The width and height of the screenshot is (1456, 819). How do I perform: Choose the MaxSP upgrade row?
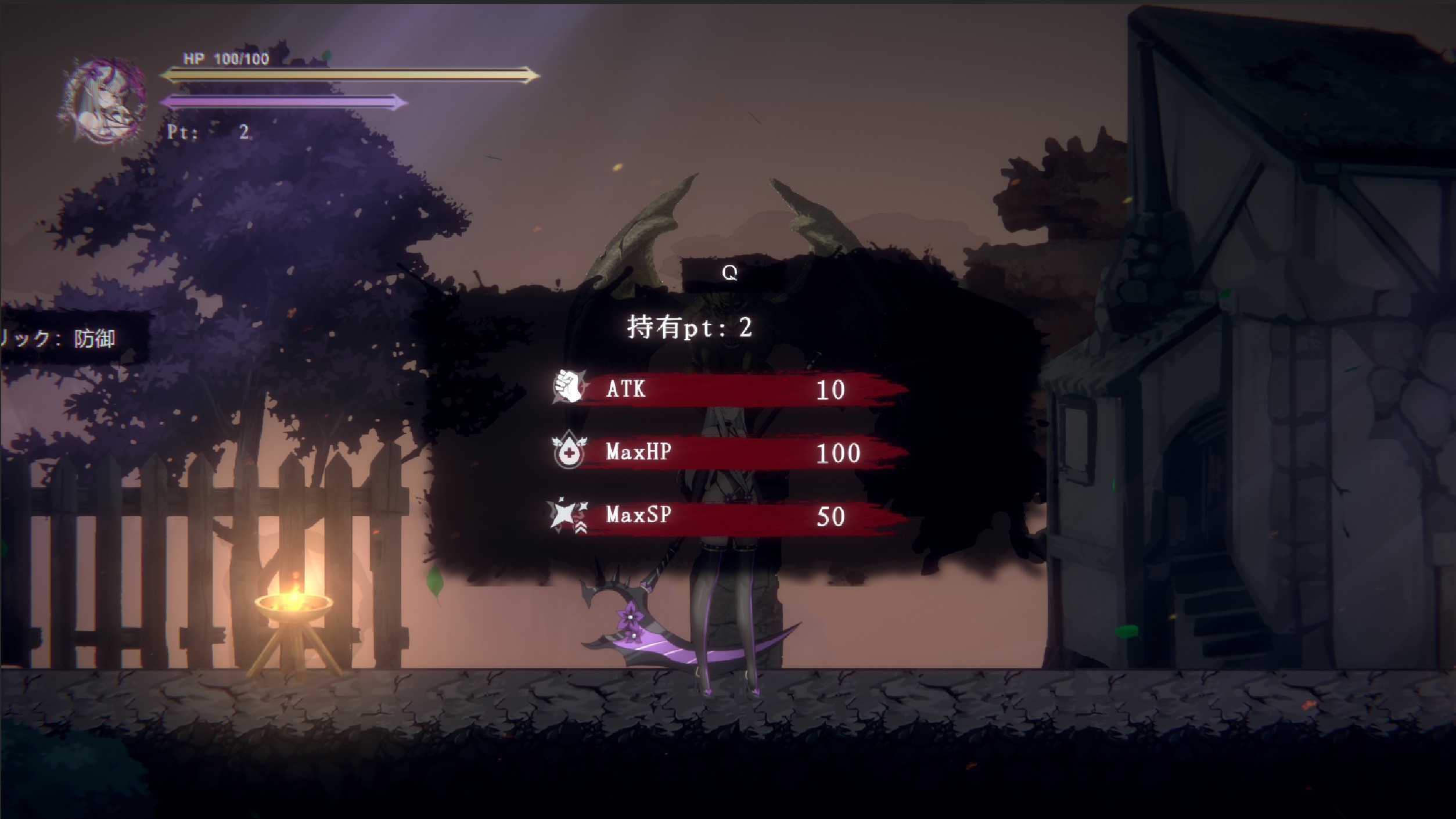[729, 516]
